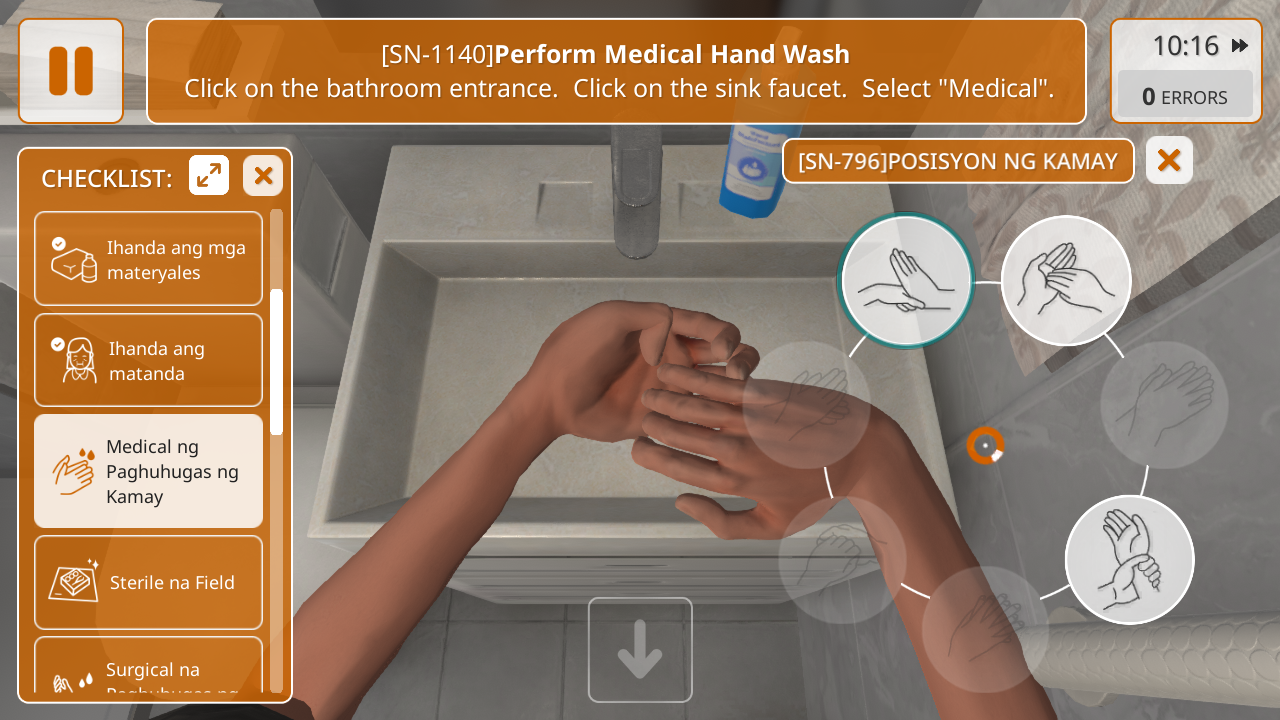Pick the wrist-gripping hand position

tap(1129, 559)
